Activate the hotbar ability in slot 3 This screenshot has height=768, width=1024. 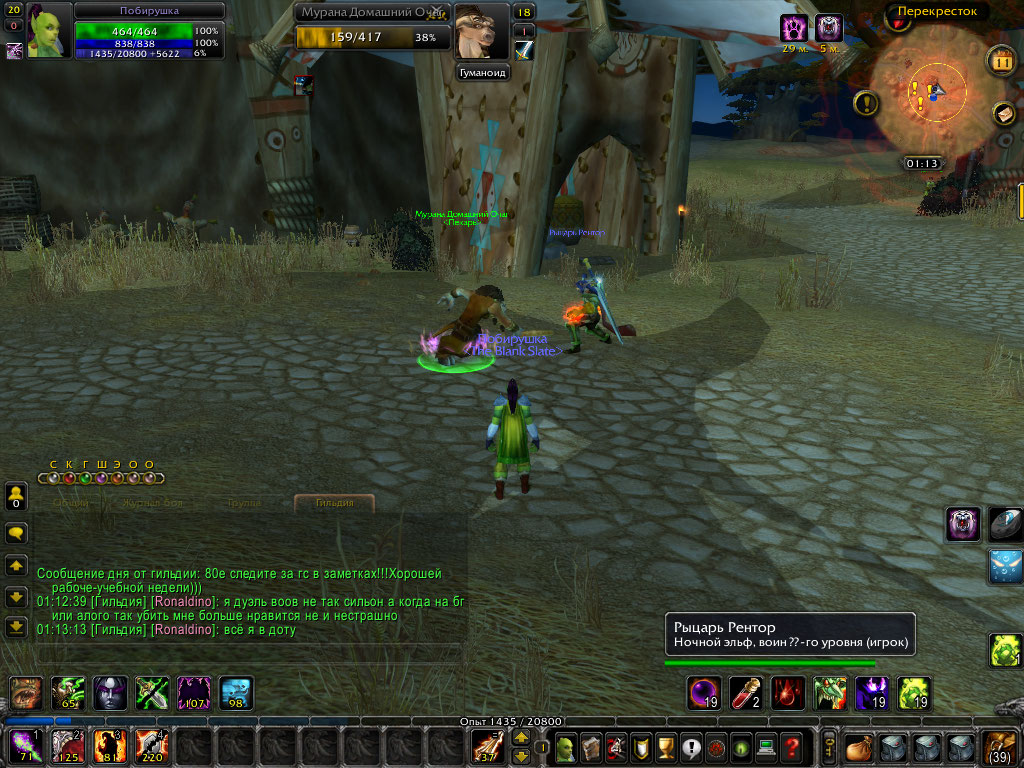pyautogui.click(x=108, y=745)
